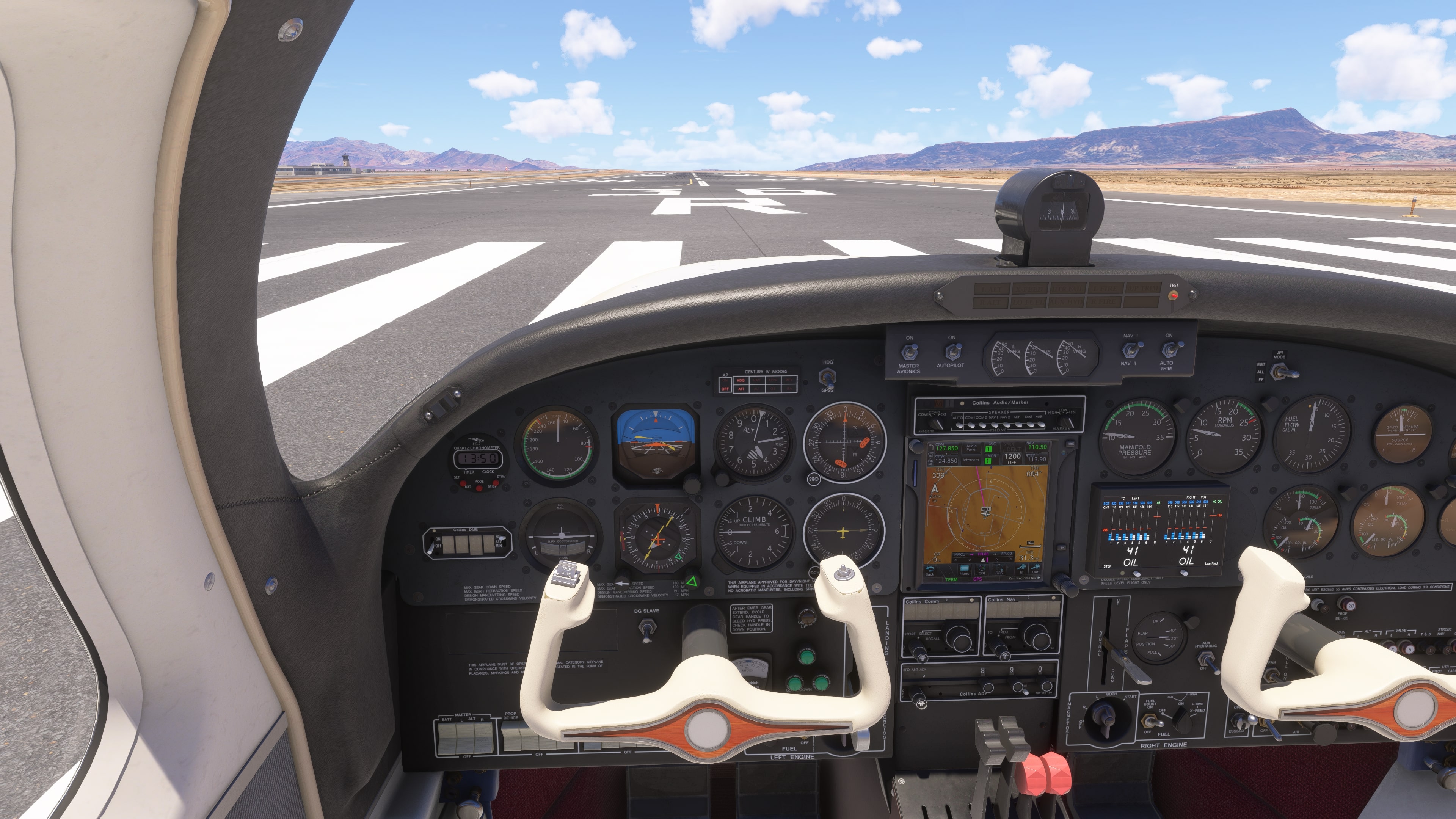Tap the standby COM frequency 124.850

click(946, 460)
